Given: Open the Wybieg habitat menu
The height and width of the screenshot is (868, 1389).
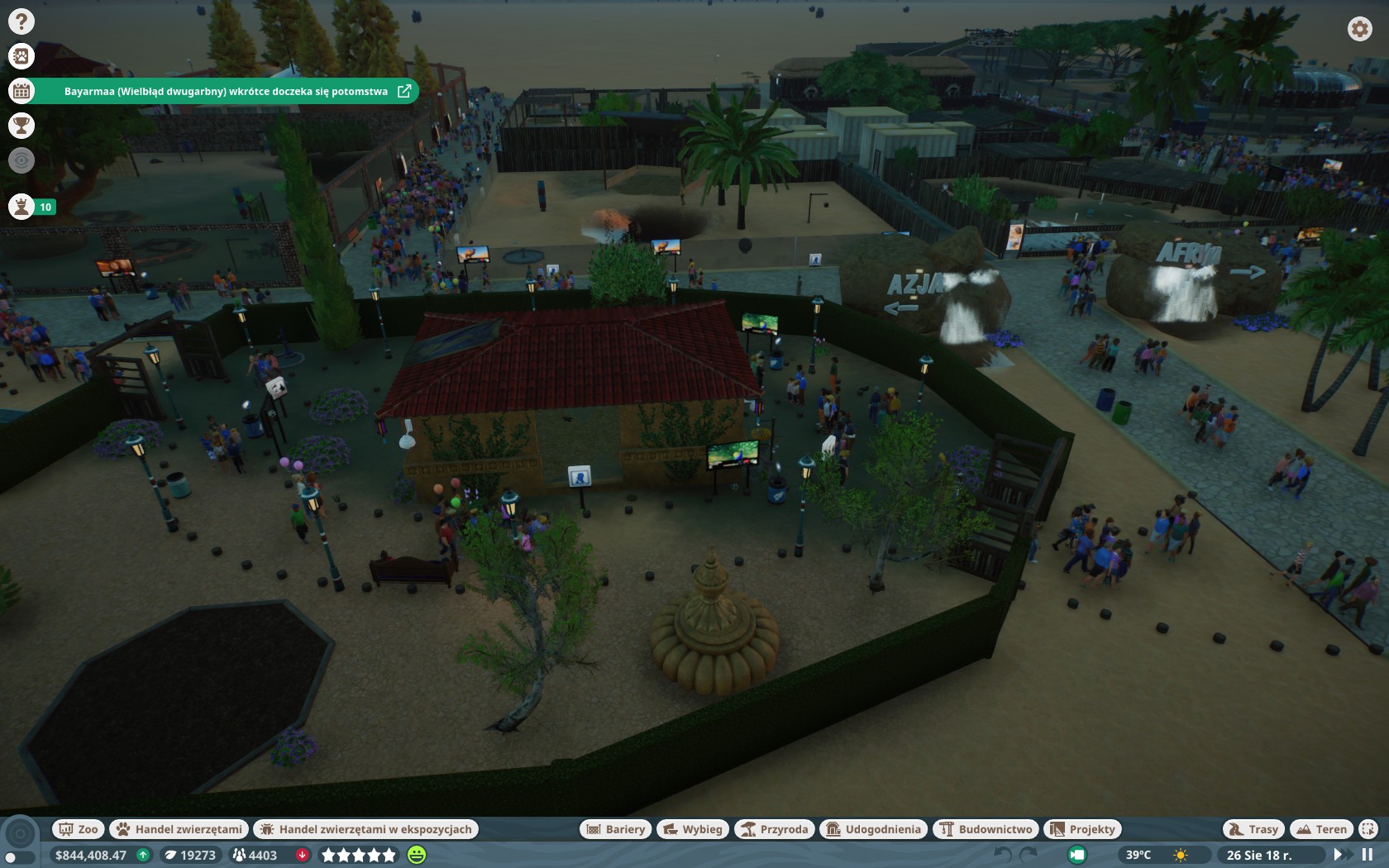Looking at the screenshot, I should [693, 829].
